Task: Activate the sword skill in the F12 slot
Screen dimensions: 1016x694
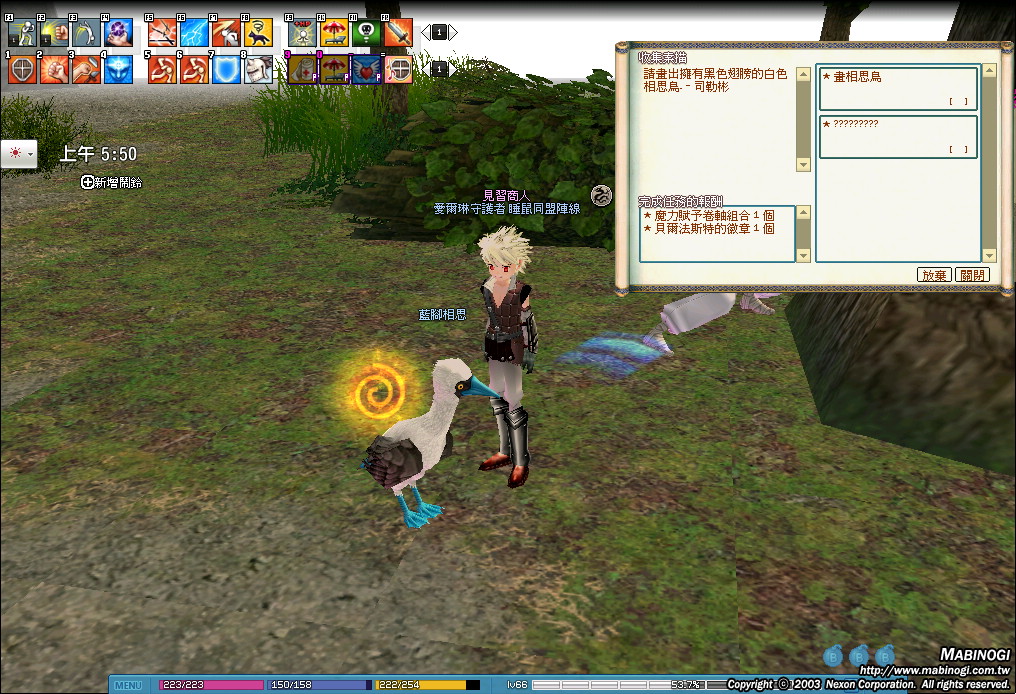Action: tap(397, 33)
